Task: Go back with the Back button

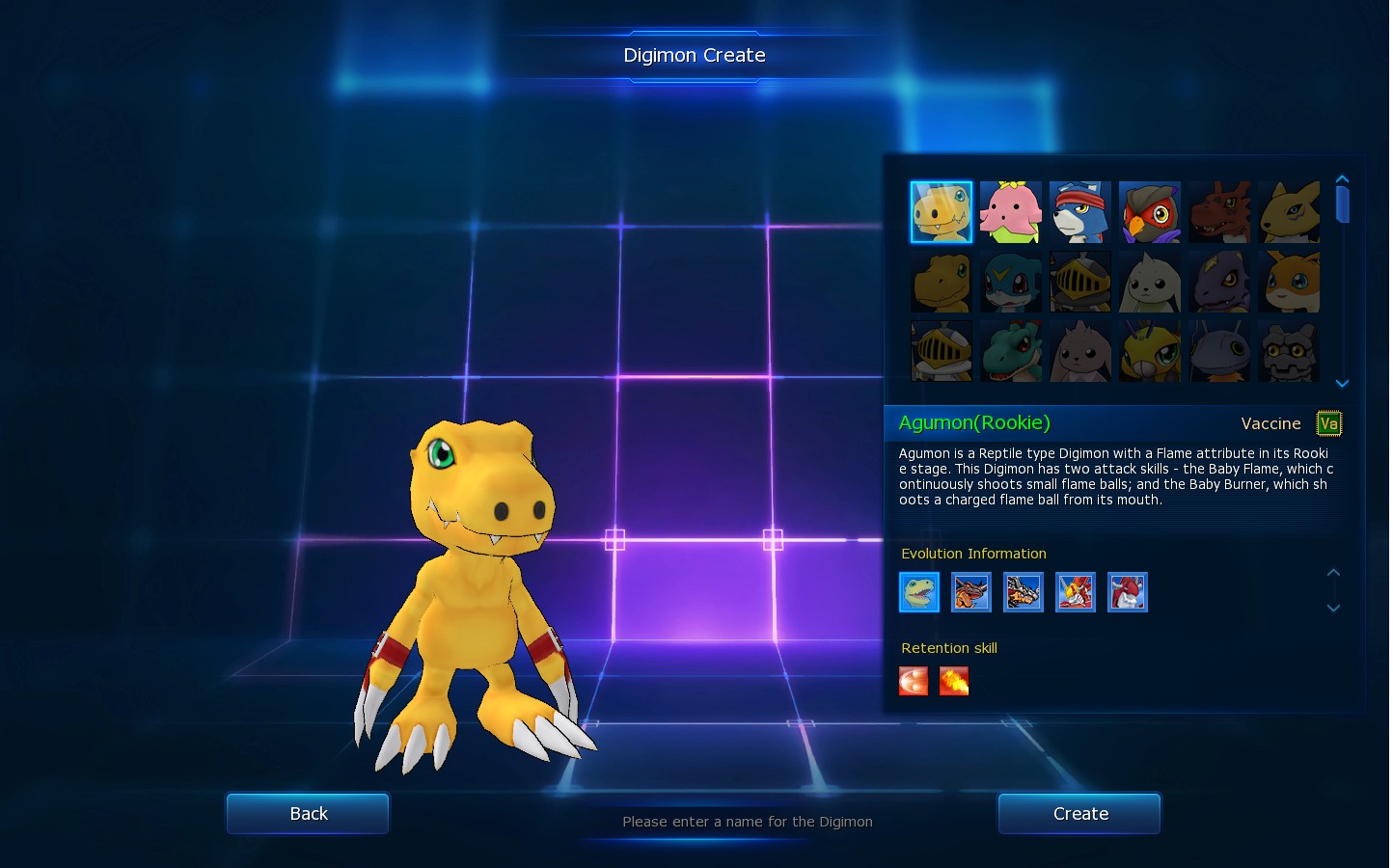Action: (308, 814)
